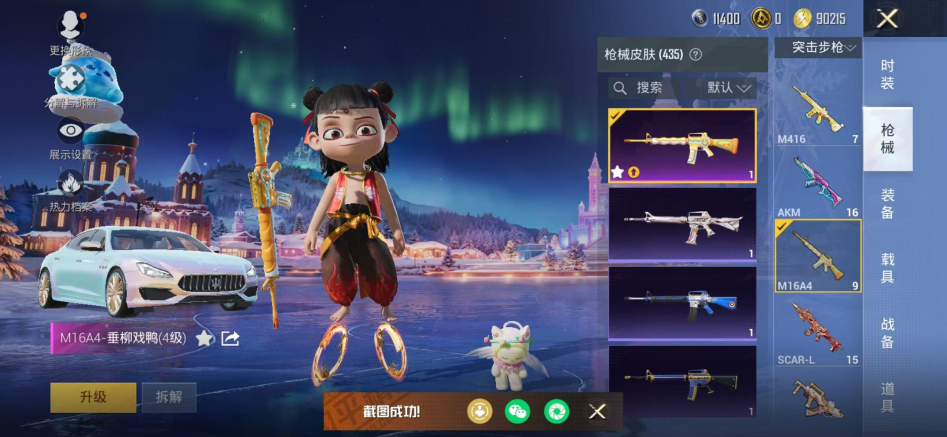Open the 突击步枪 weapon type dropdown
The image size is (947, 437).
(x=824, y=48)
